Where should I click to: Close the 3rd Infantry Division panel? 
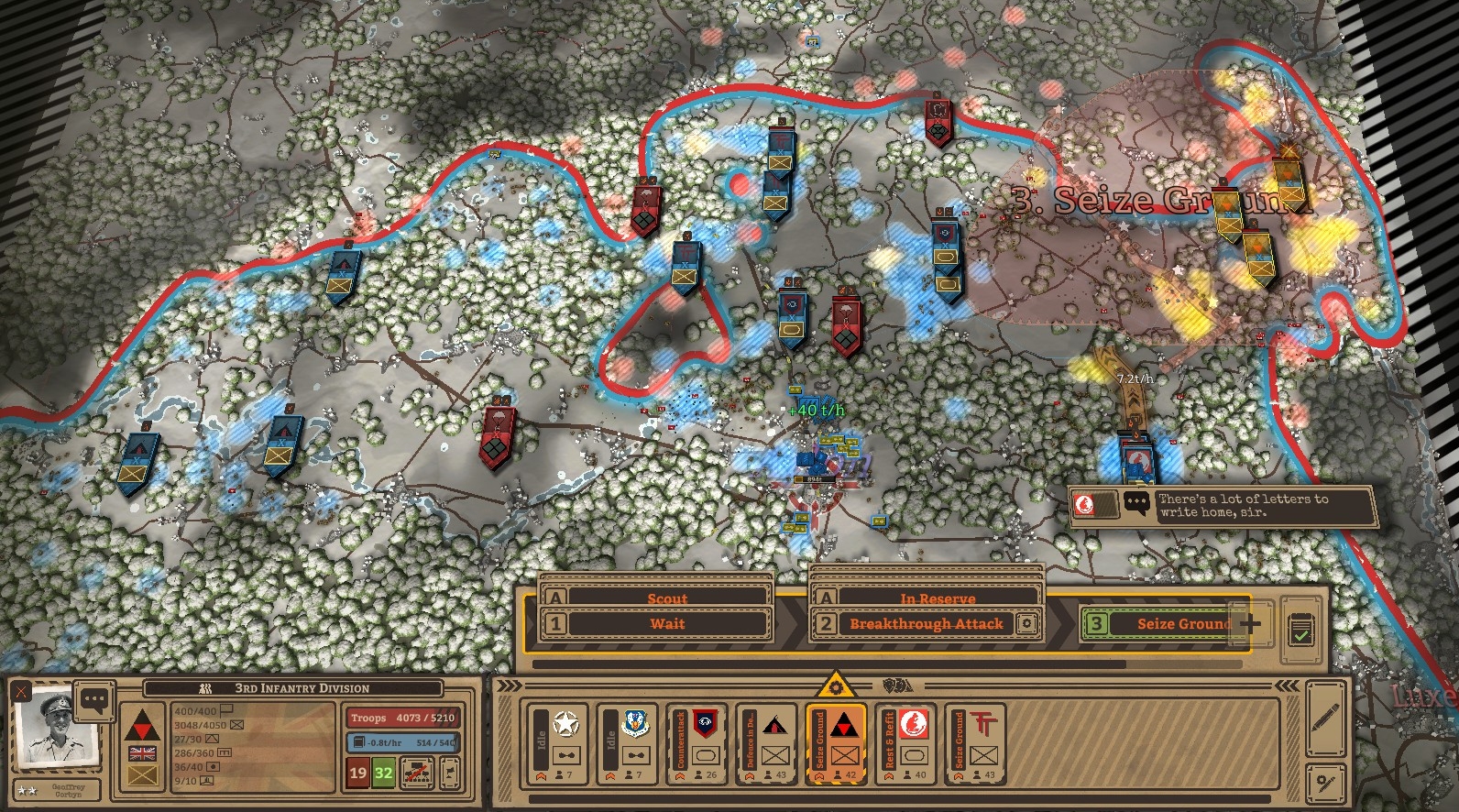[x=21, y=692]
